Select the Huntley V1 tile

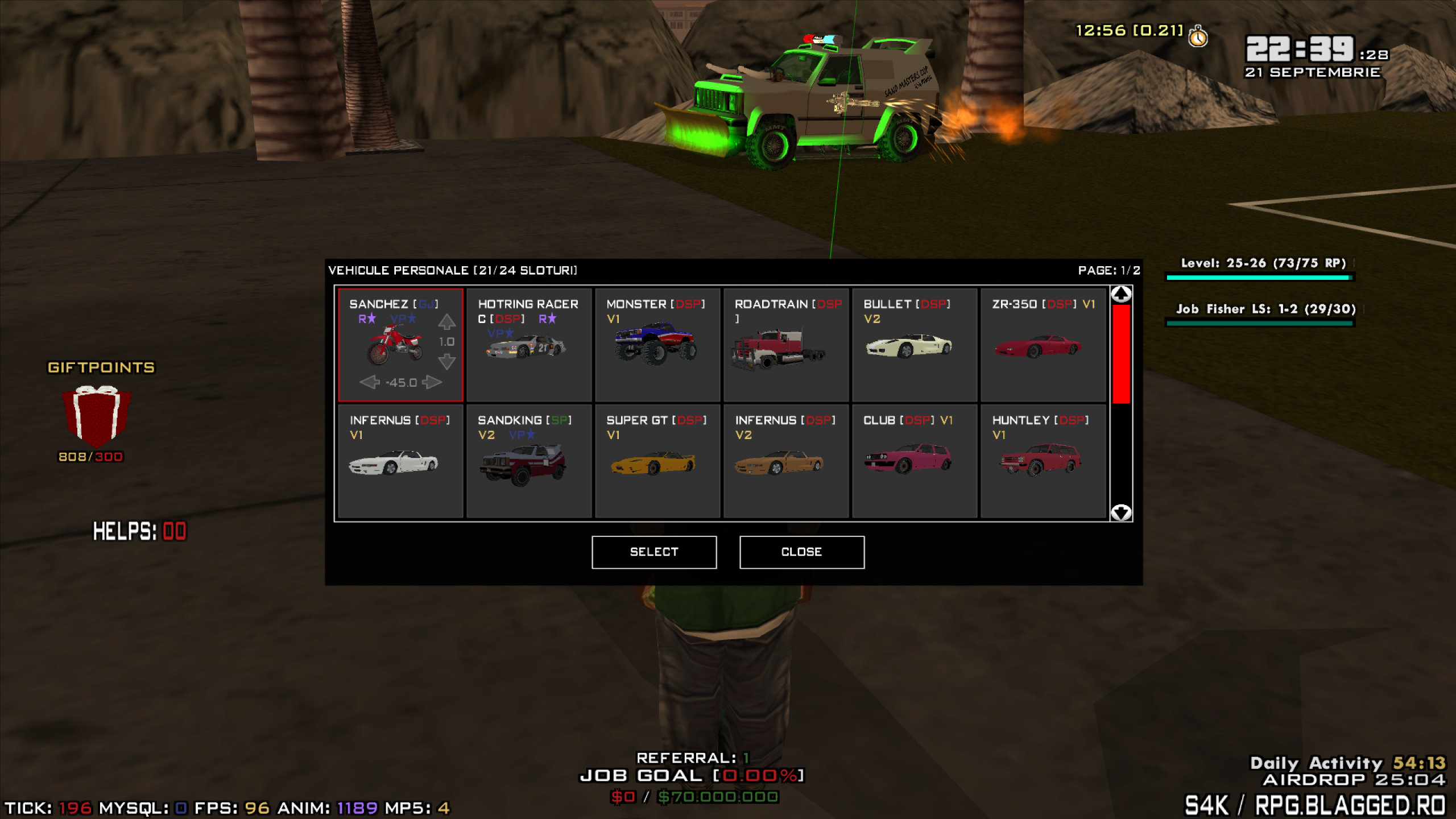tap(1043, 461)
